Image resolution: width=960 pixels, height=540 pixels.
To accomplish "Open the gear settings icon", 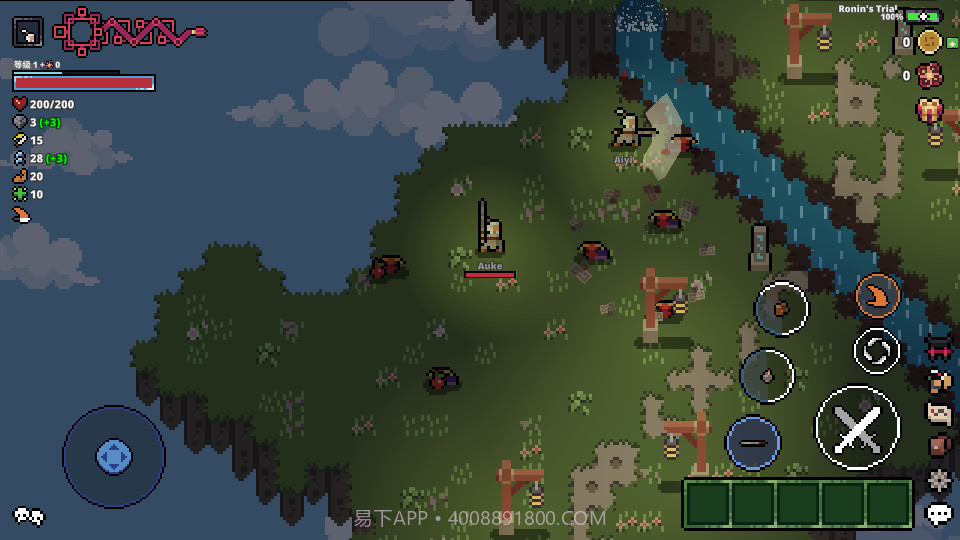I will 938,479.
